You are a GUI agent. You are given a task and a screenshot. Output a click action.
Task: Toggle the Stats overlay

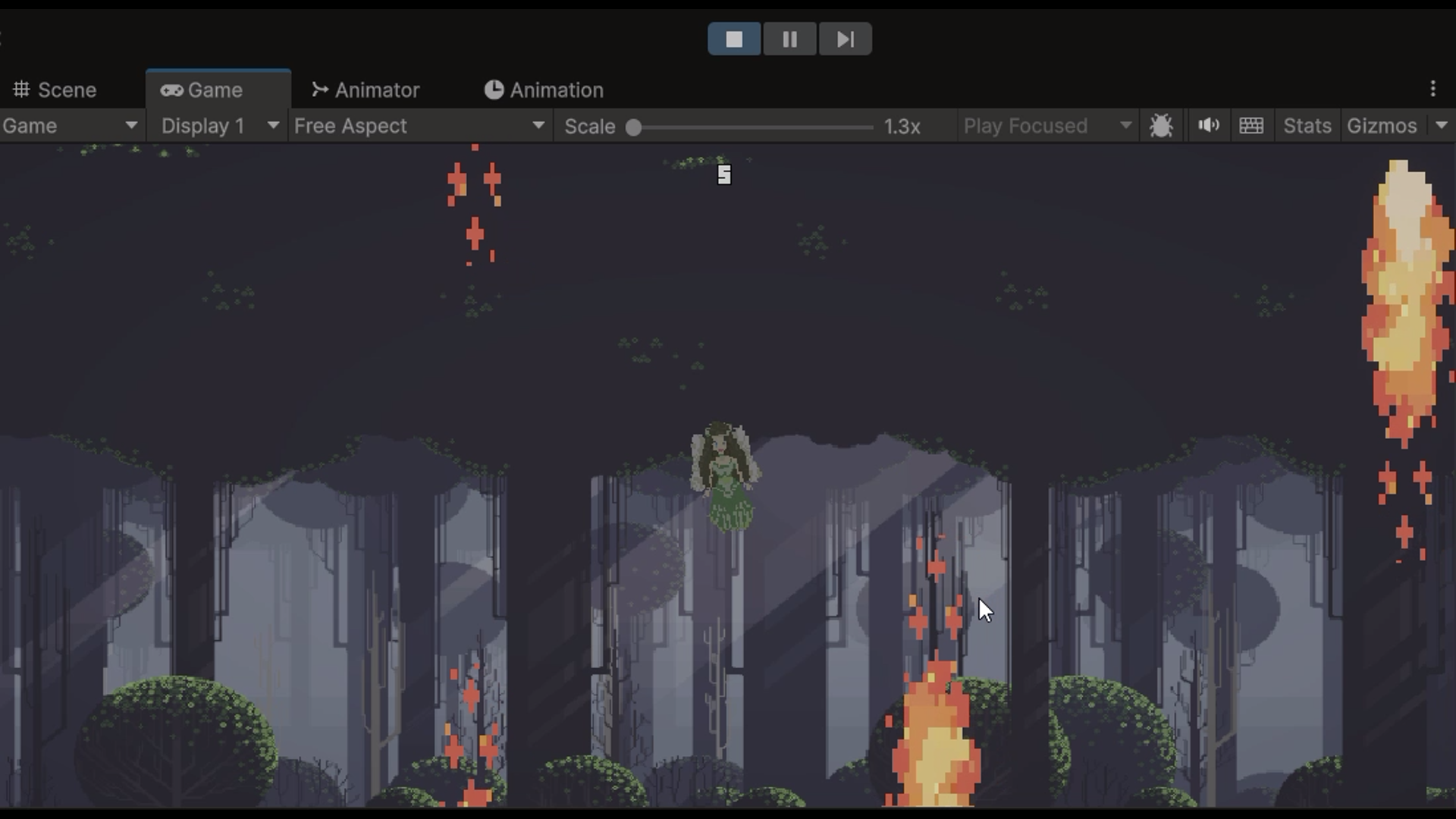pos(1306,125)
